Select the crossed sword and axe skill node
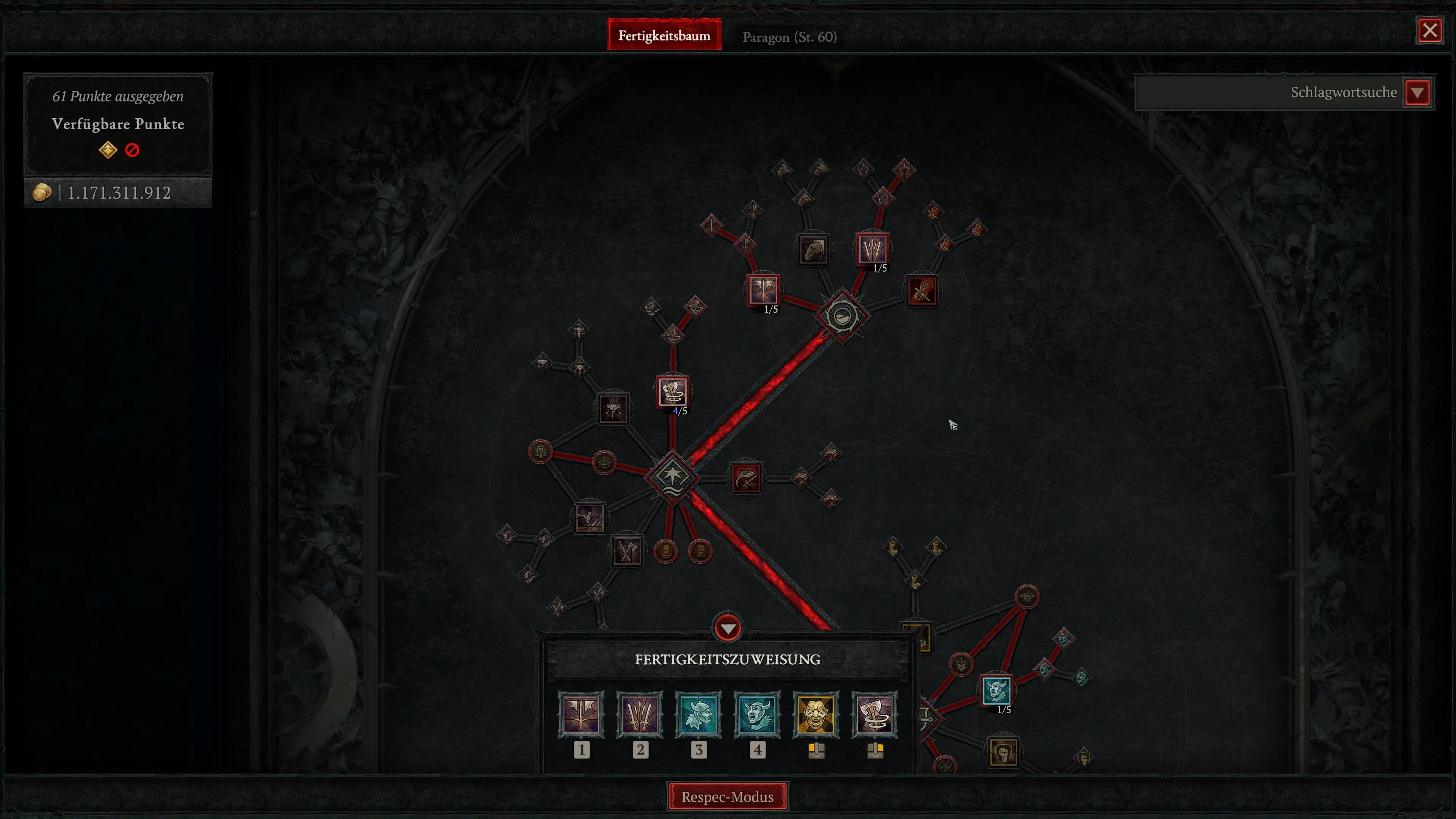The image size is (1456, 819). [x=627, y=551]
